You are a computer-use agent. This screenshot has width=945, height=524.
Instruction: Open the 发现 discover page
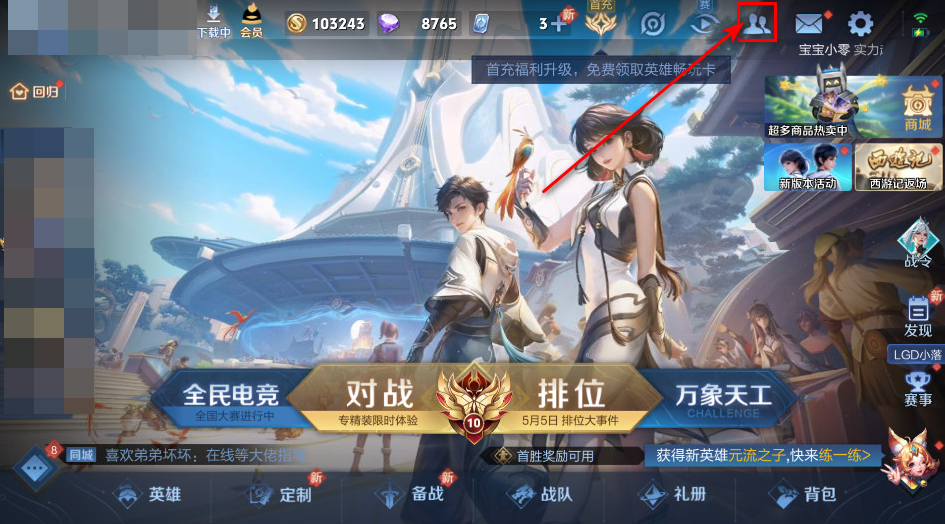coord(917,316)
